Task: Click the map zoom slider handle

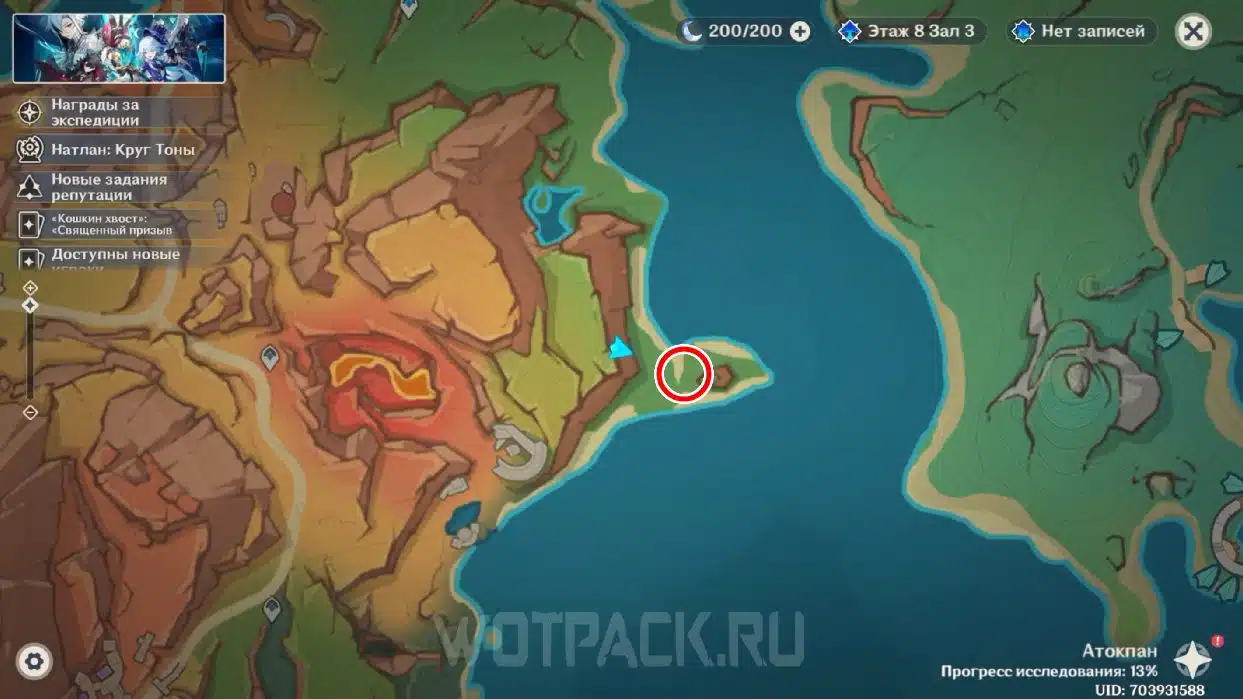Action: pos(30,305)
